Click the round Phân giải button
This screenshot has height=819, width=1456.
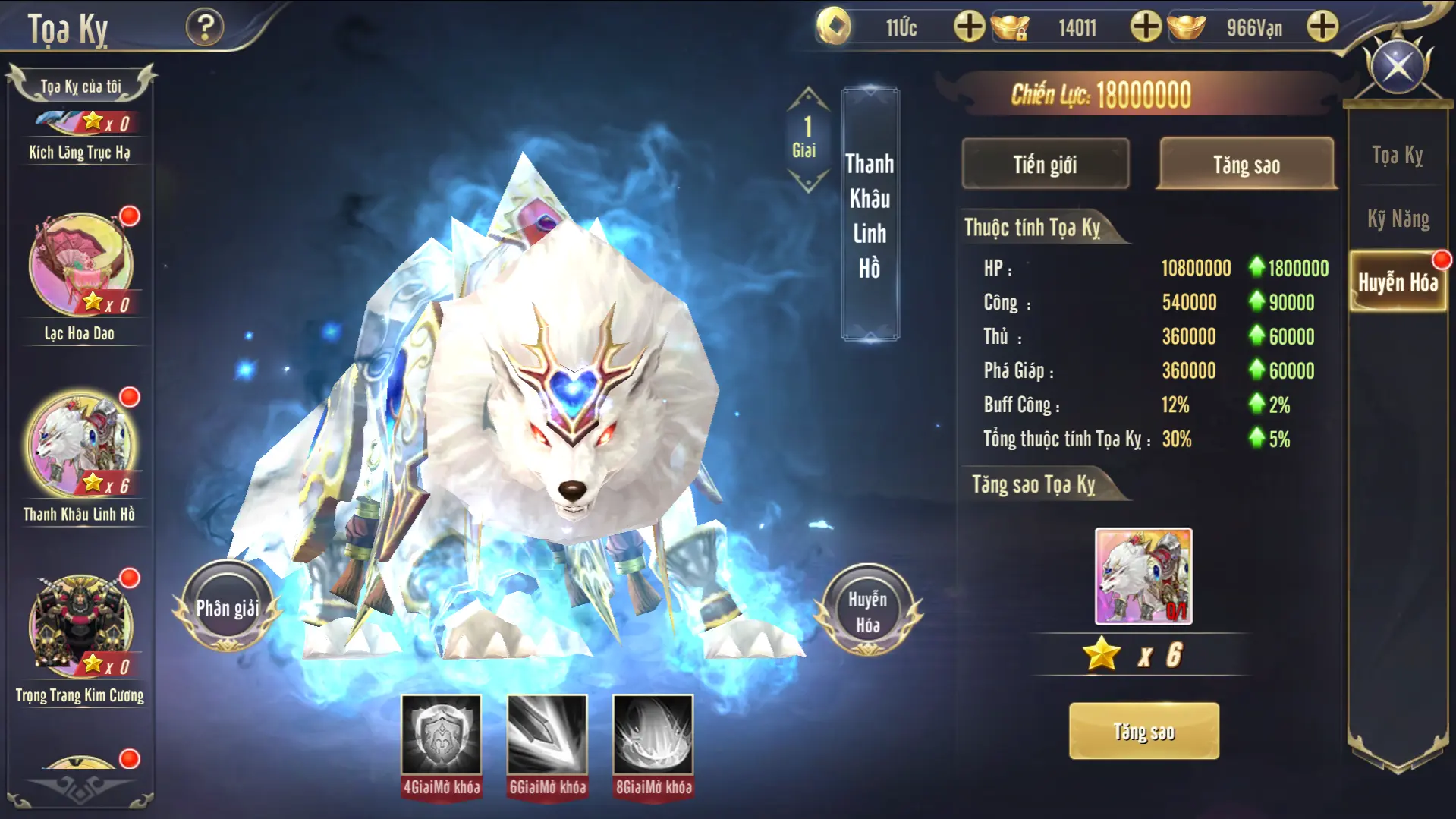(x=228, y=607)
